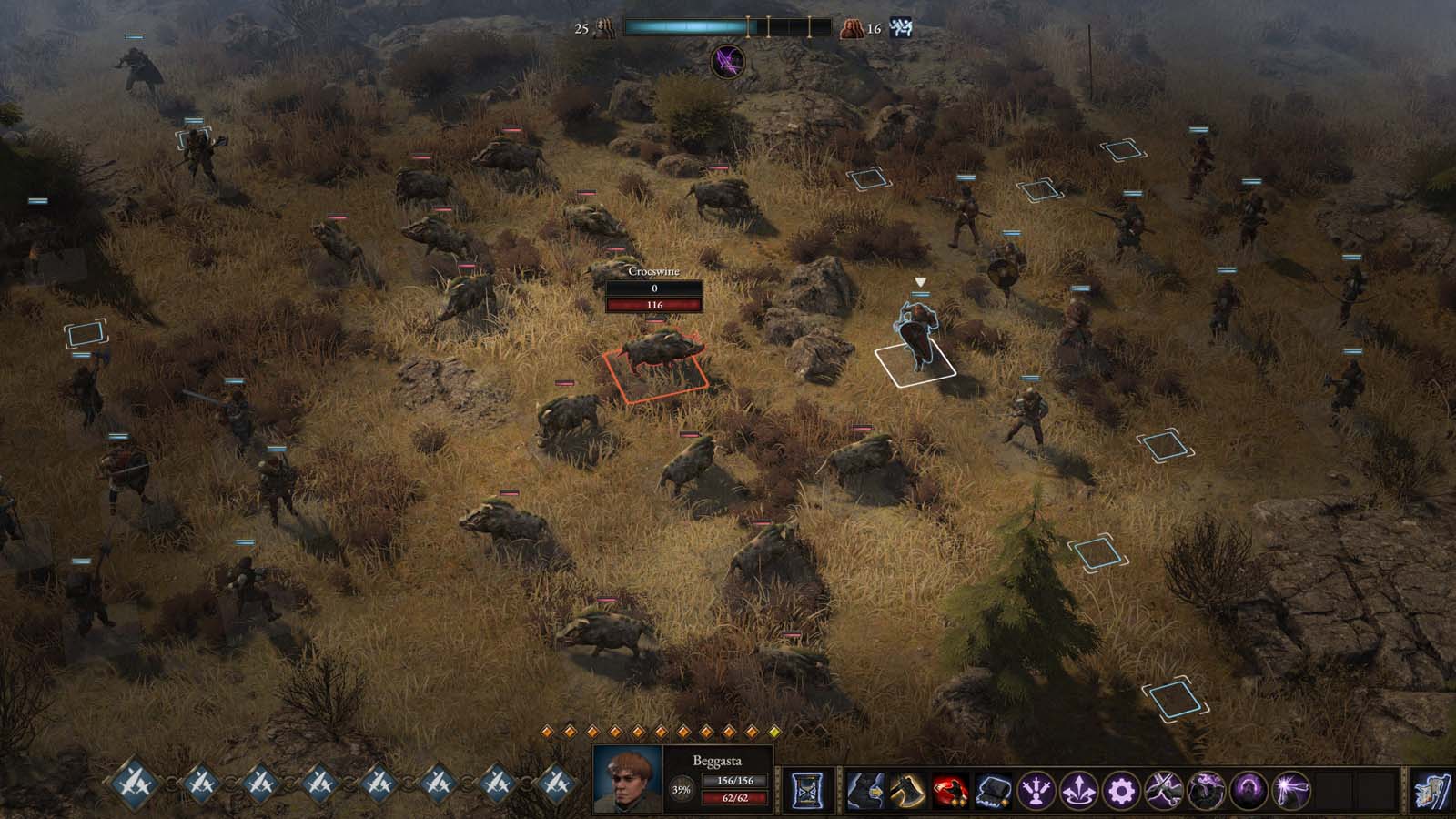1456x819 pixels.
Task: Activate the red attack skill beside the axe
Action: pyautogui.click(x=951, y=790)
